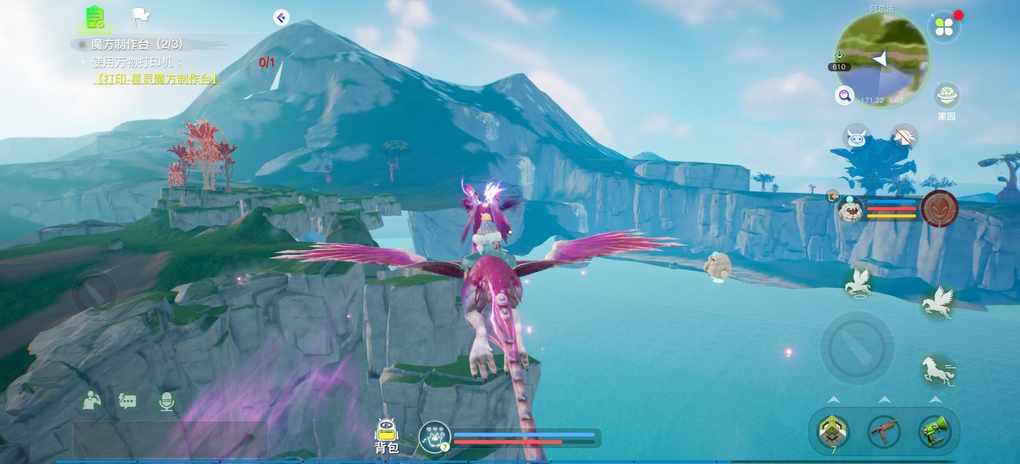Tap the UFO planet icon
1020x464 pixels.
[946, 96]
